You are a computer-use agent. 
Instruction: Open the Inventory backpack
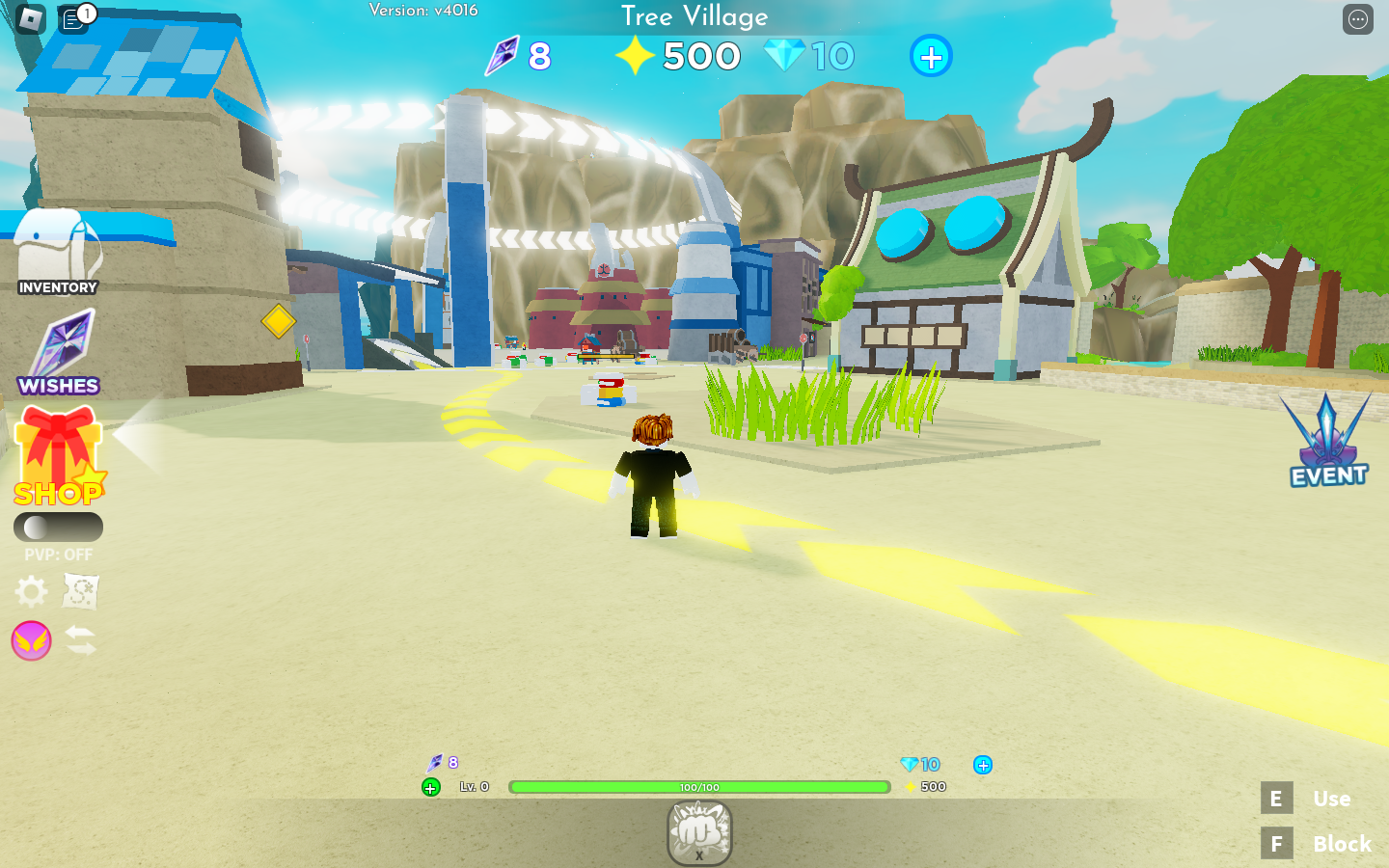point(58,251)
